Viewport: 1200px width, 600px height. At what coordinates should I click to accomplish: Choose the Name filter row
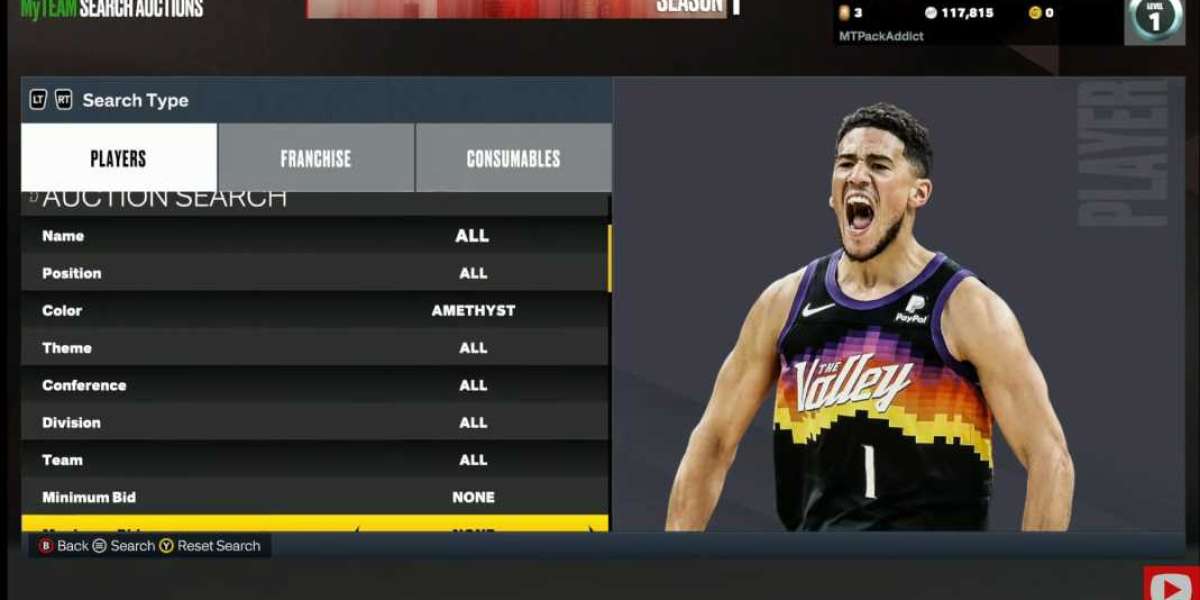(x=314, y=236)
